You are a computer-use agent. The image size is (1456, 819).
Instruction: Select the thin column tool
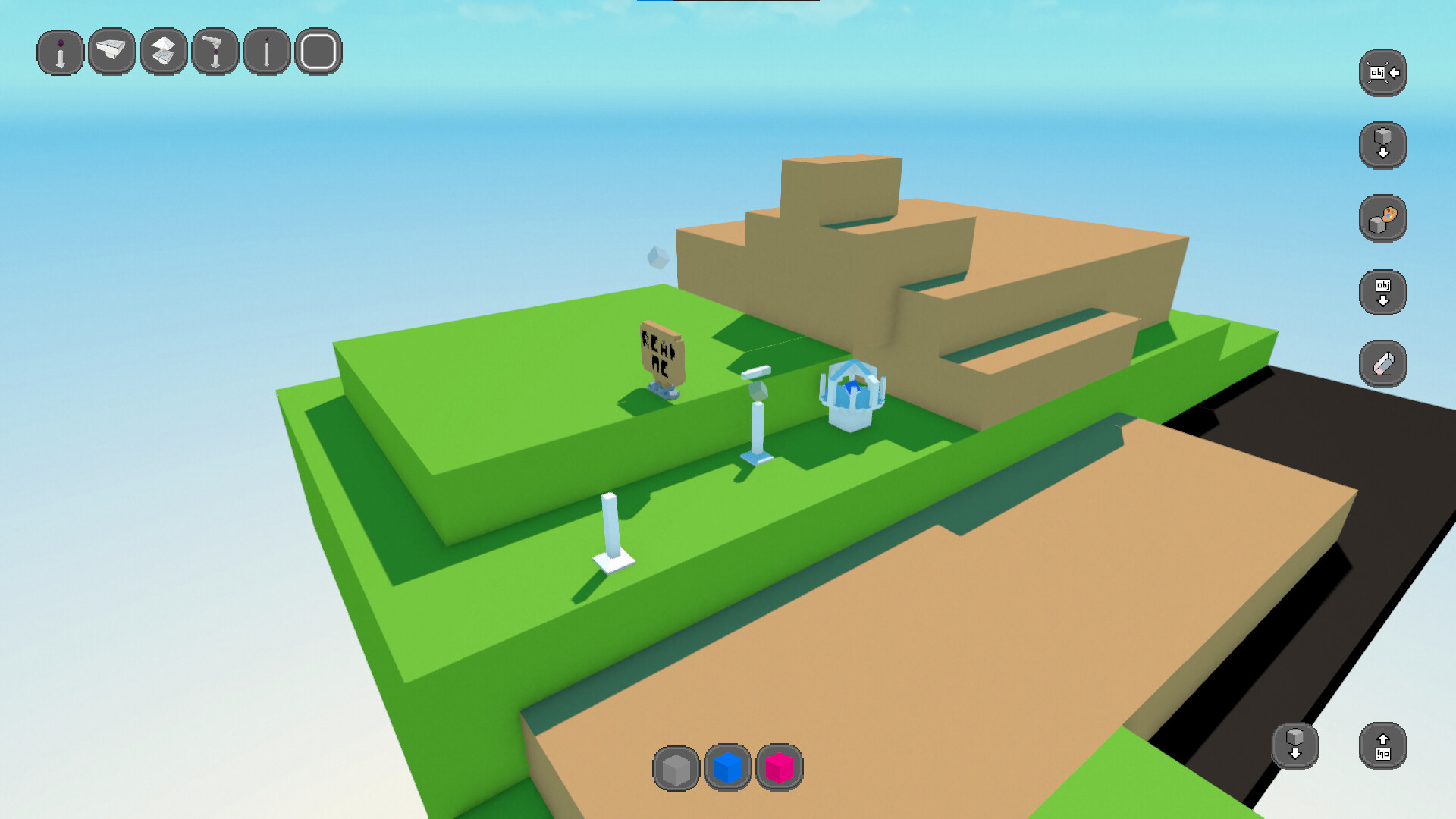point(266,51)
